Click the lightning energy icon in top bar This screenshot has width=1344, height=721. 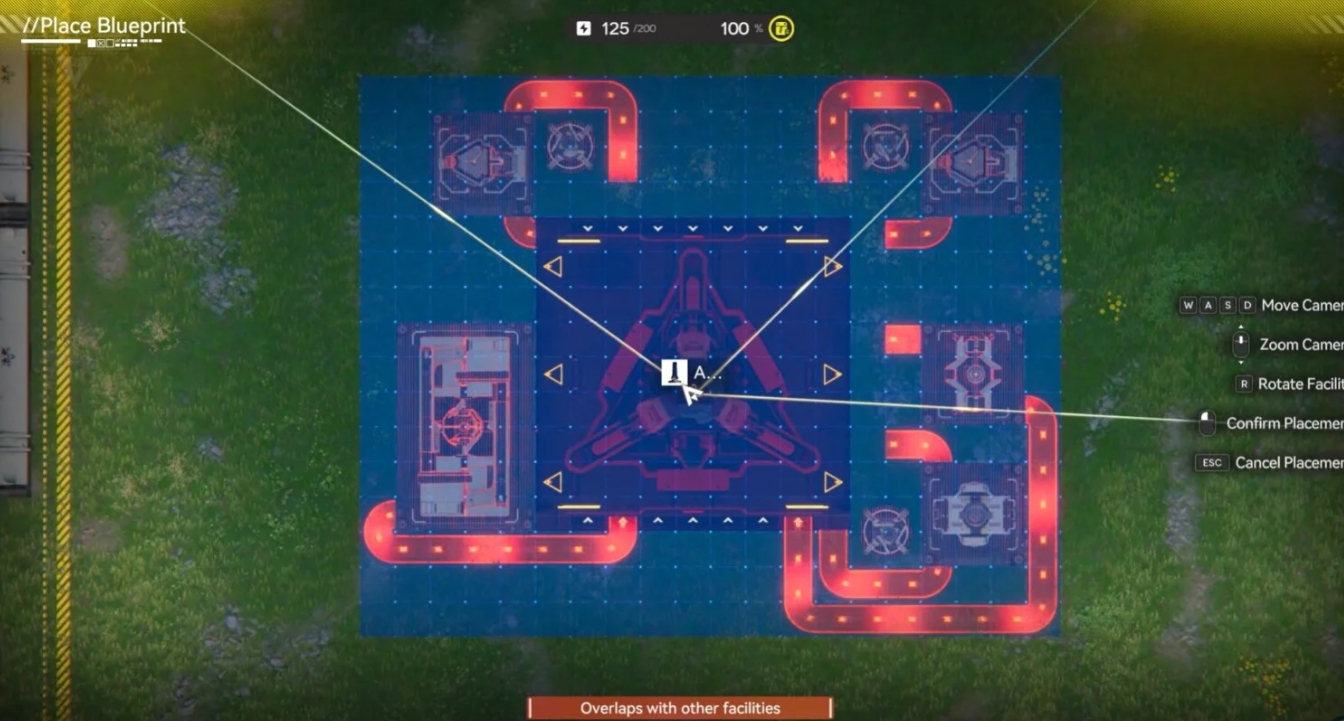pyautogui.click(x=584, y=28)
